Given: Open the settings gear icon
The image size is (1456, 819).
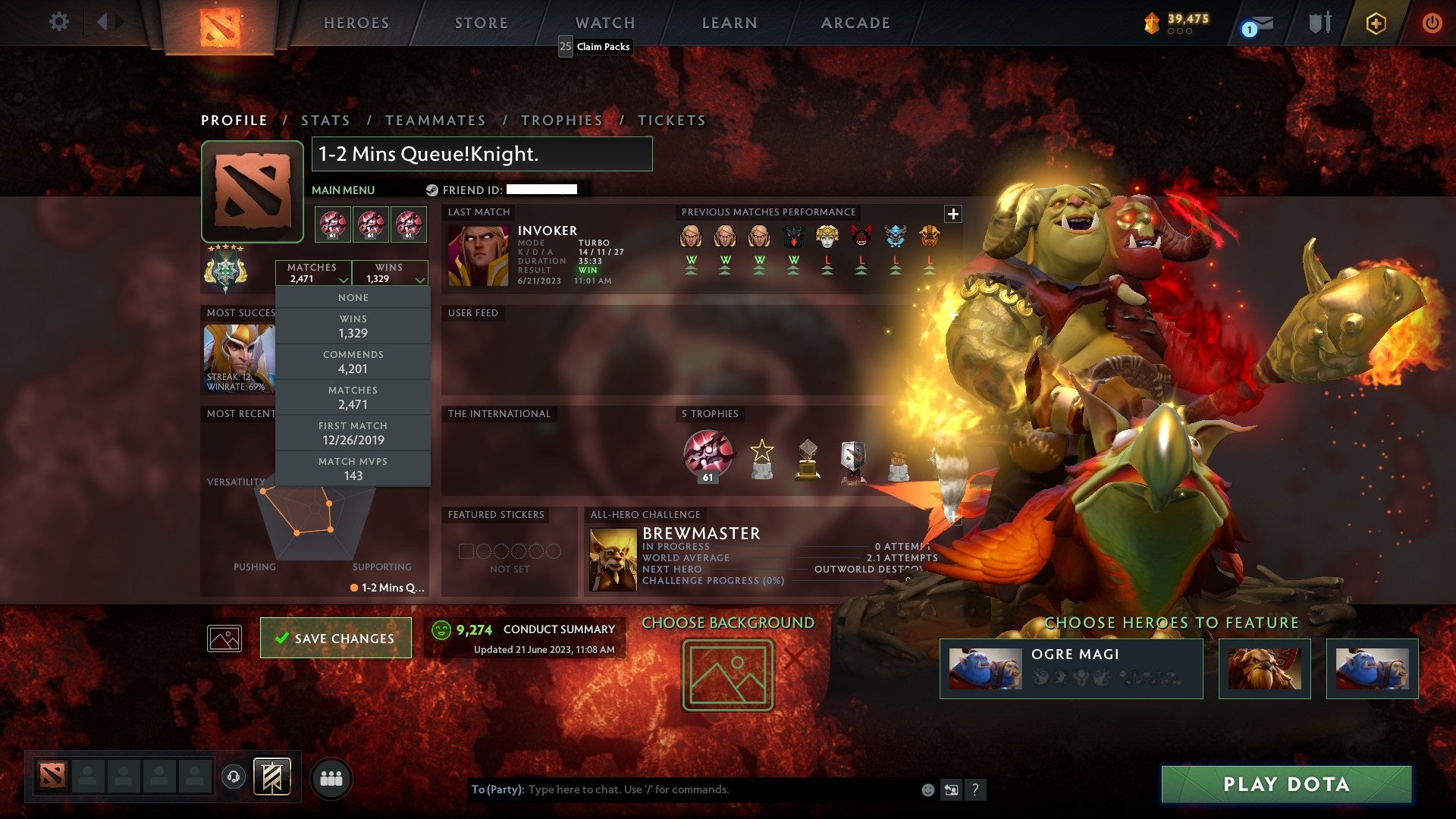Looking at the screenshot, I should pos(59,22).
